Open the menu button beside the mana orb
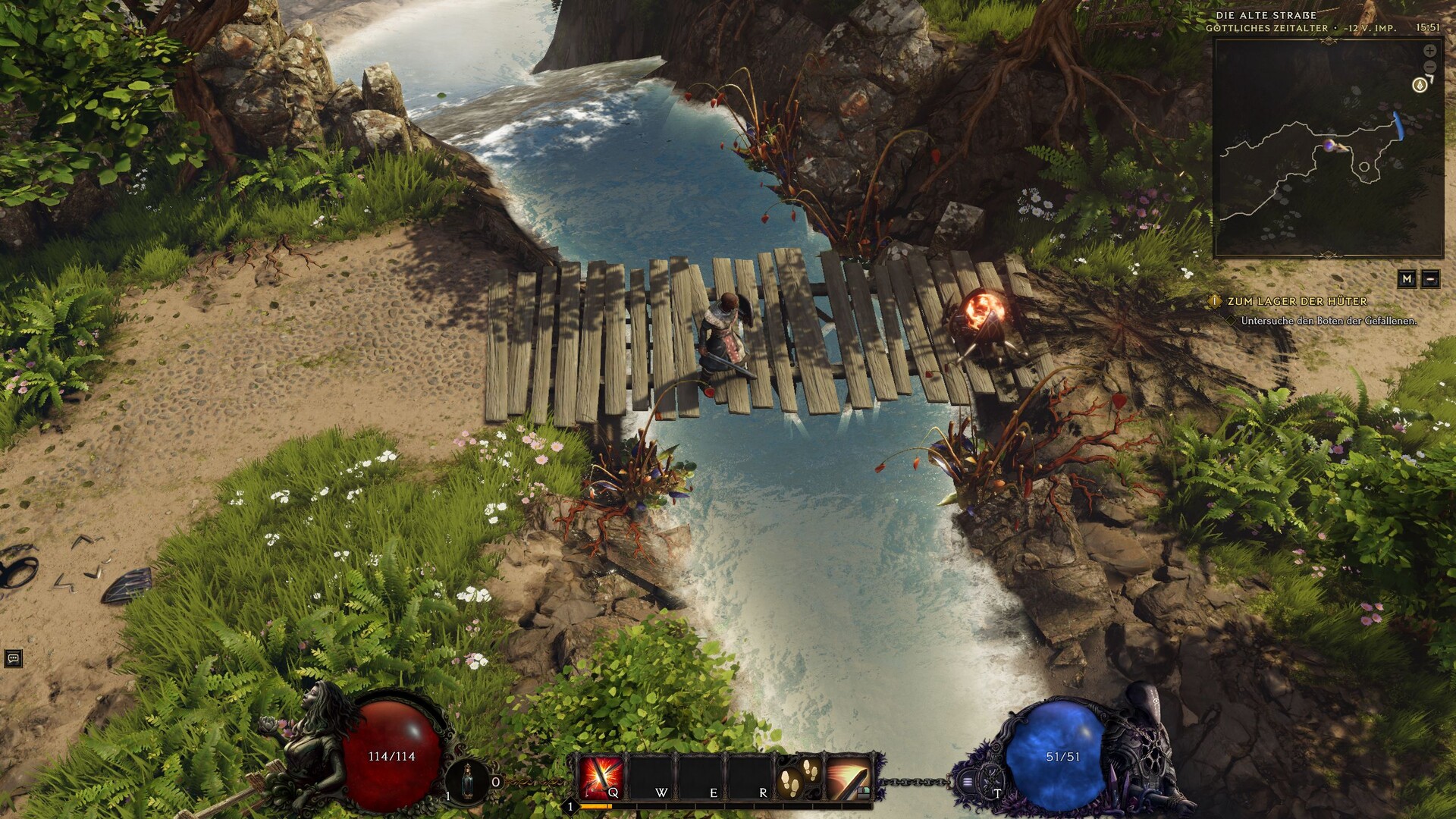 [x=968, y=781]
